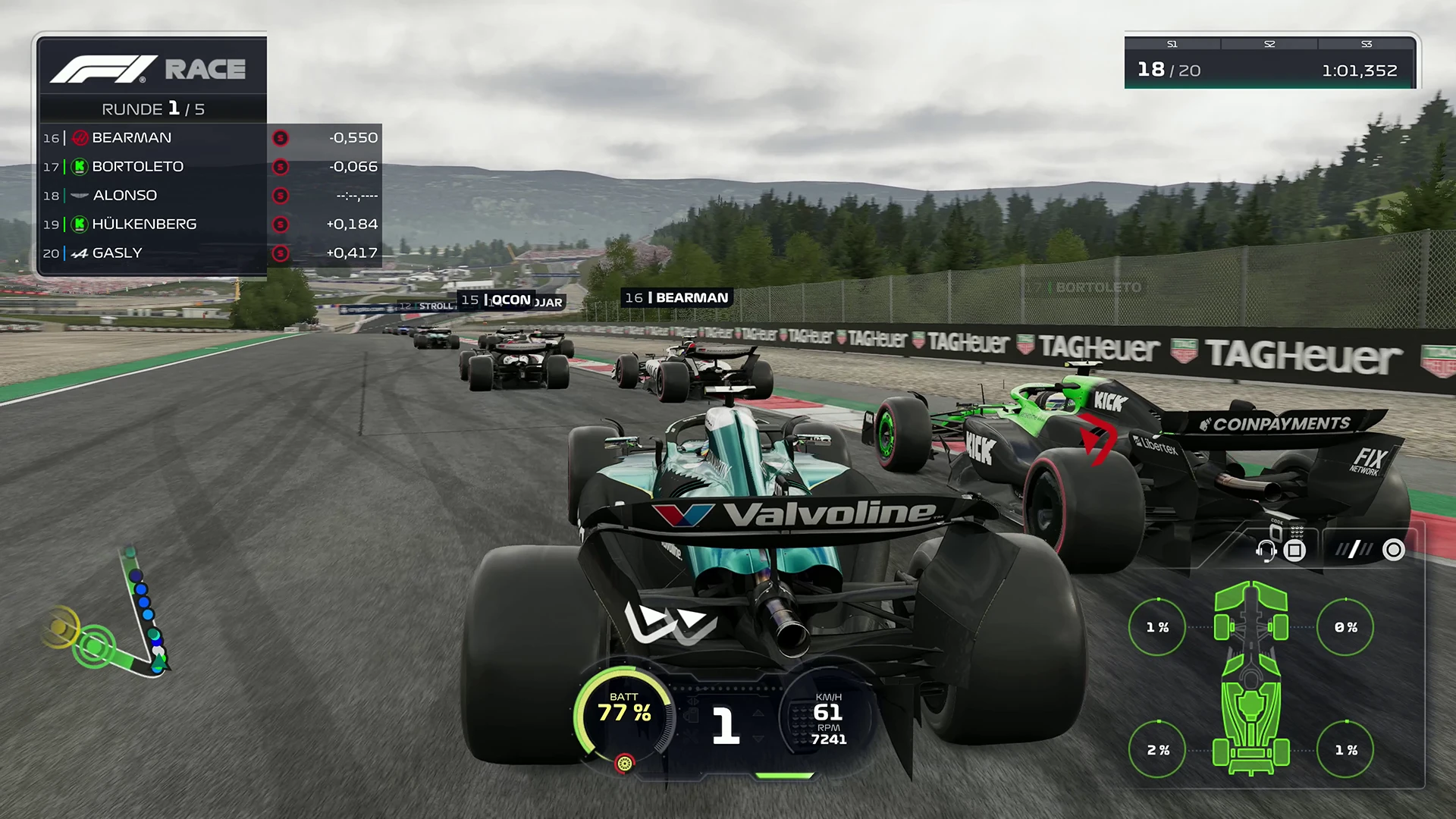Viewport: 1456px width, 819px height.
Task: Toggle the red soft tyre indicator for Gasly
Action: point(281,253)
